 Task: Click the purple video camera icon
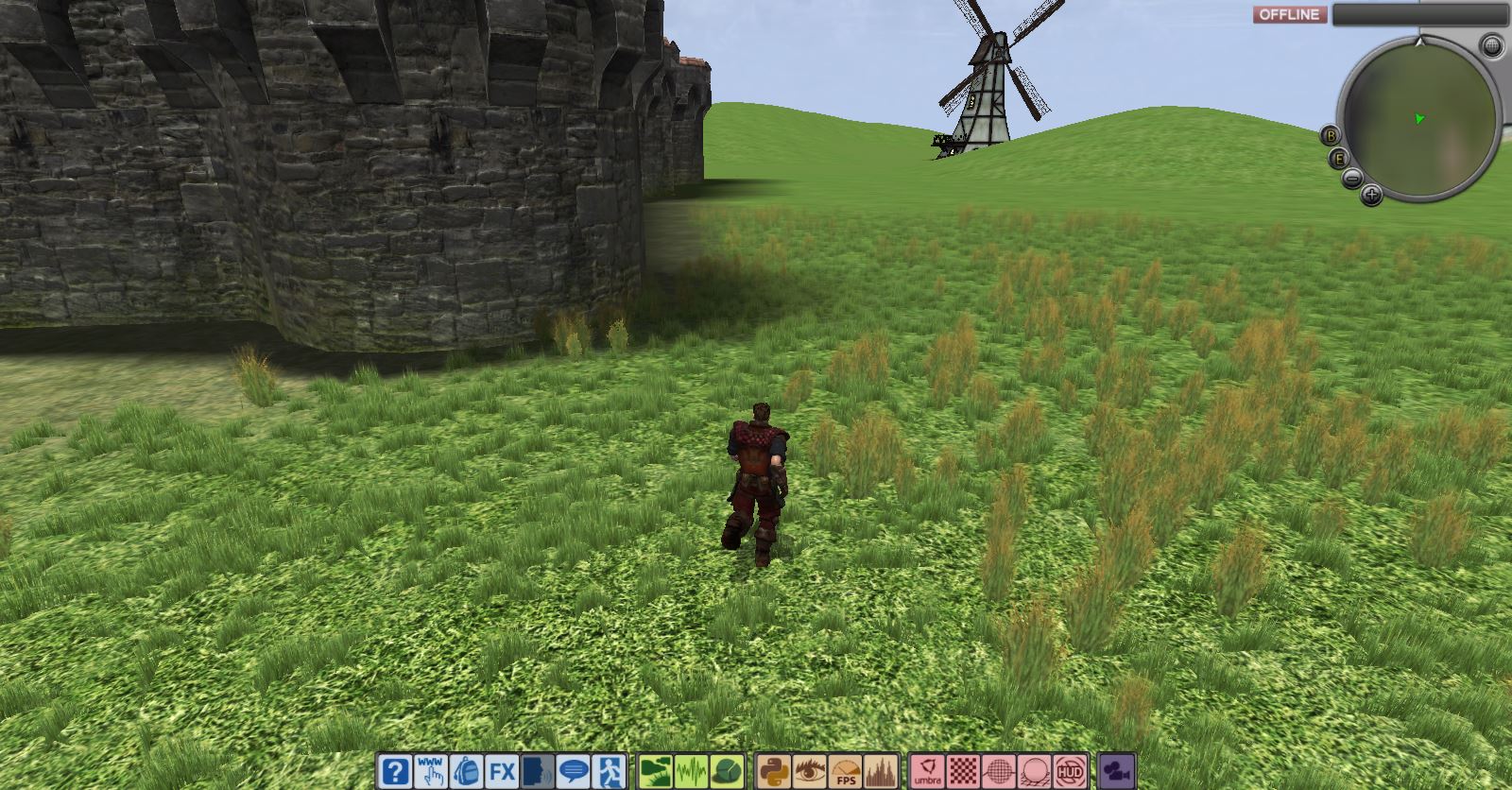pyautogui.click(x=1117, y=771)
